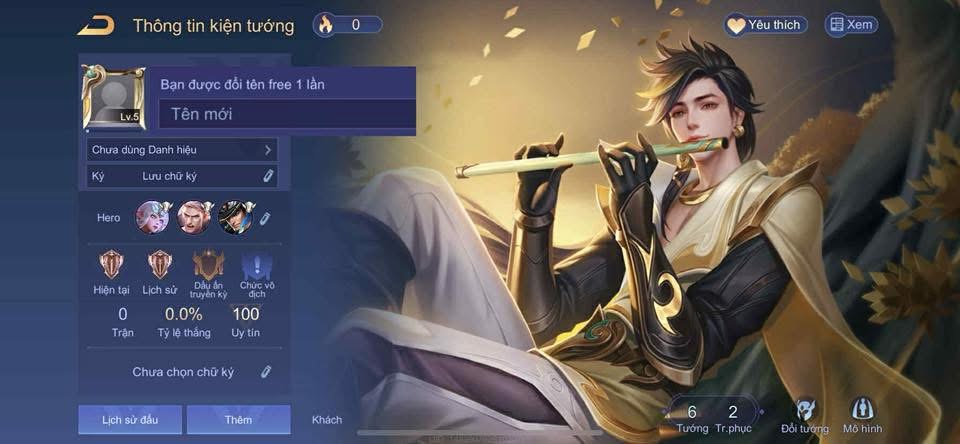Edit the Lưu chữ ký signature field
Screen dimensions: 960x444
[267, 176]
